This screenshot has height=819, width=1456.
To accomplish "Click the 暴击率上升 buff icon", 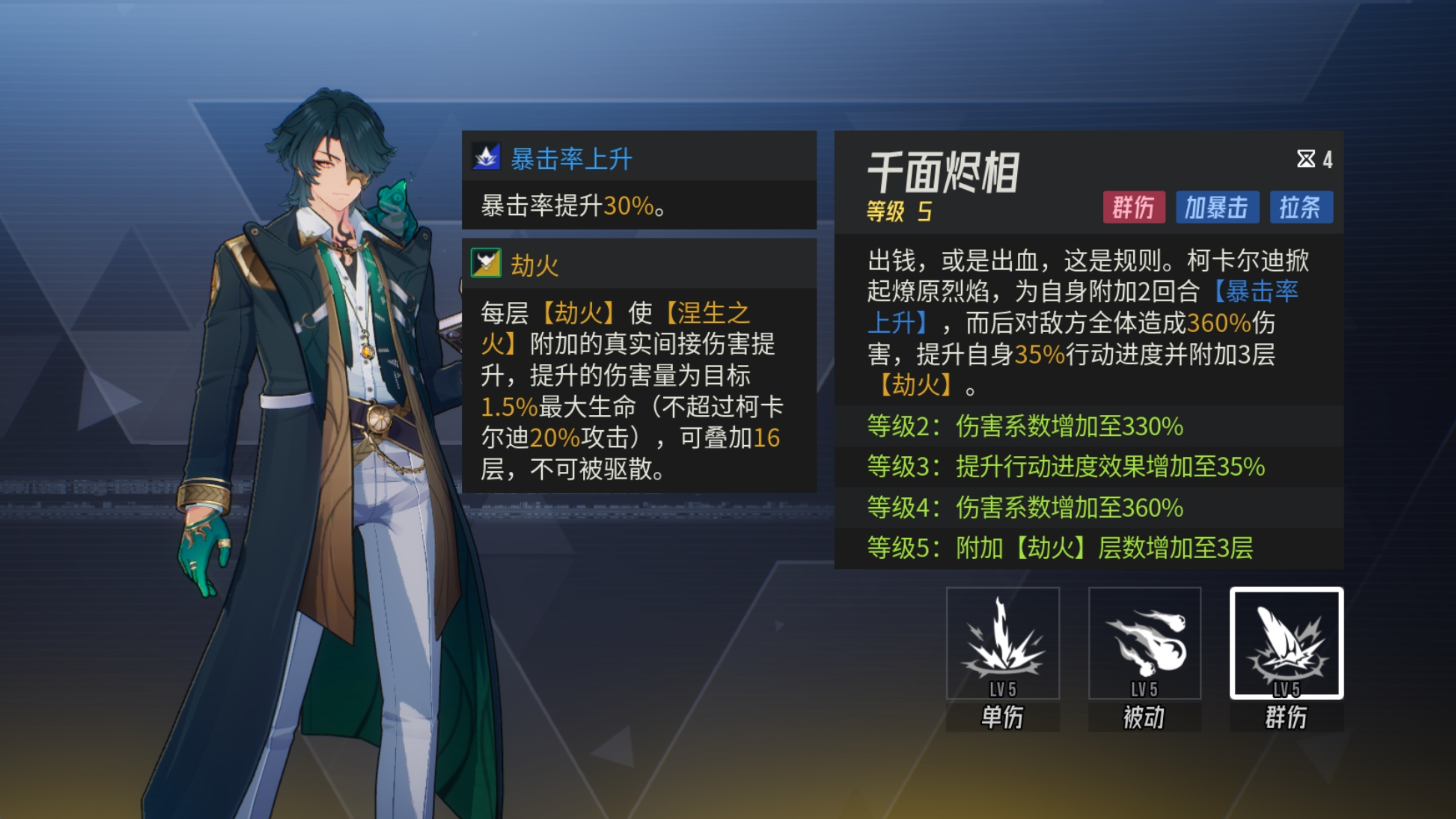I will tap(486, 157).
